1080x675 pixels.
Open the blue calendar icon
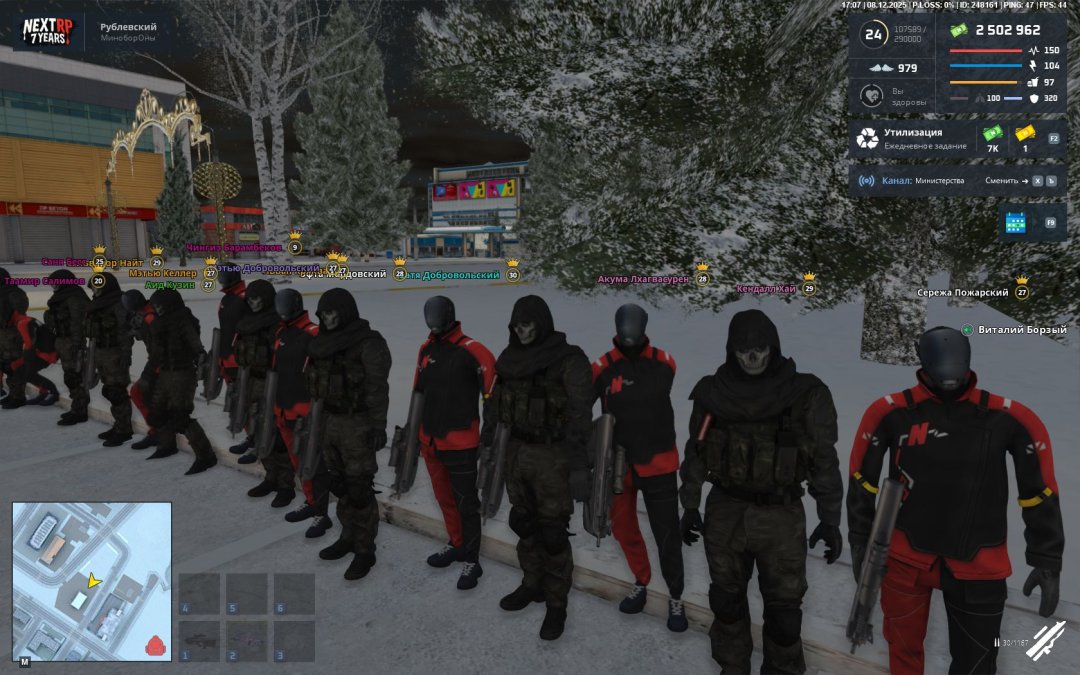pos(1016,223)
